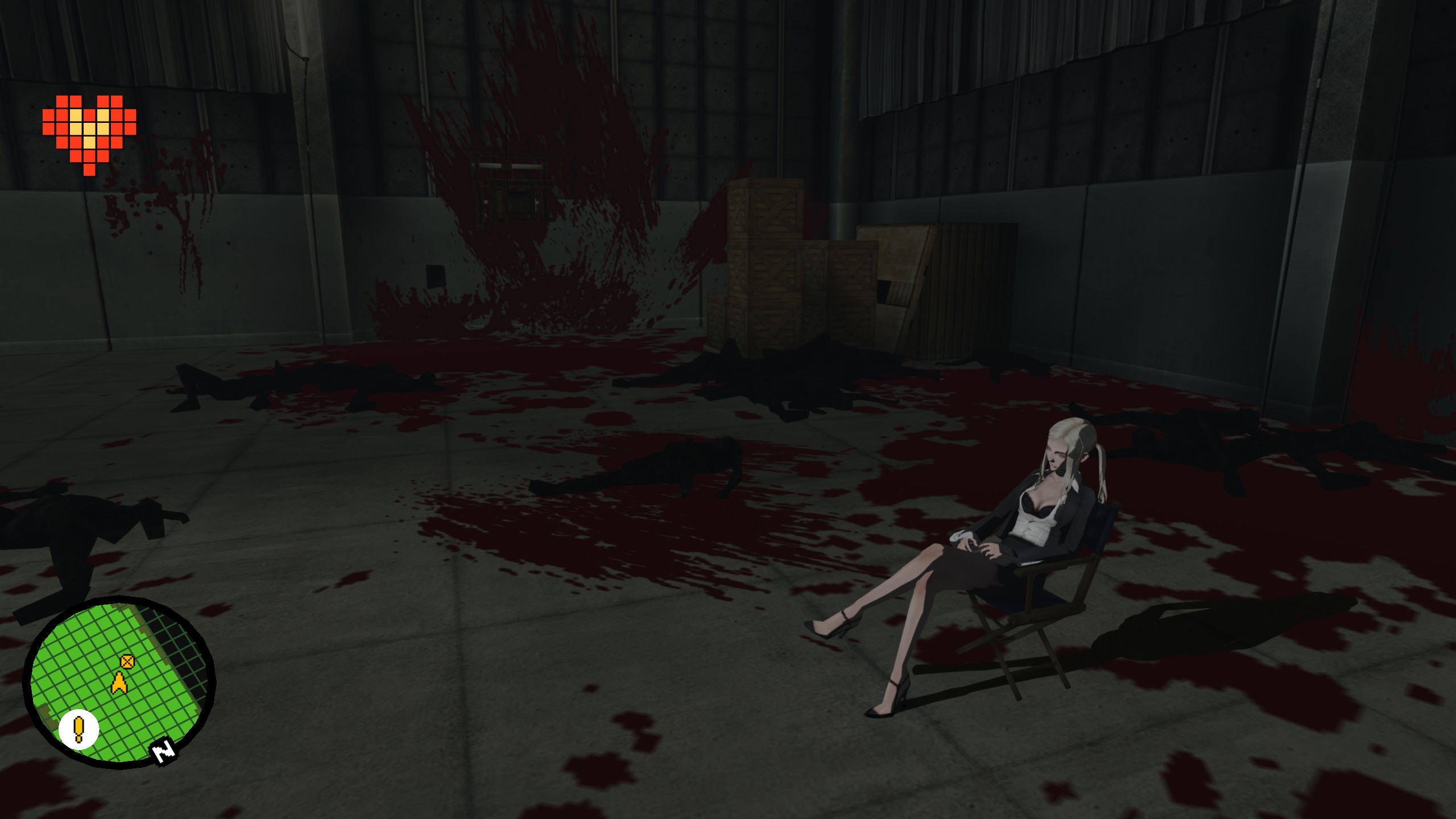The width and height of the screenshot is (1456, 819).
Task: Select the white exclamation mark icon on minimap
Action: pos(78,729)
